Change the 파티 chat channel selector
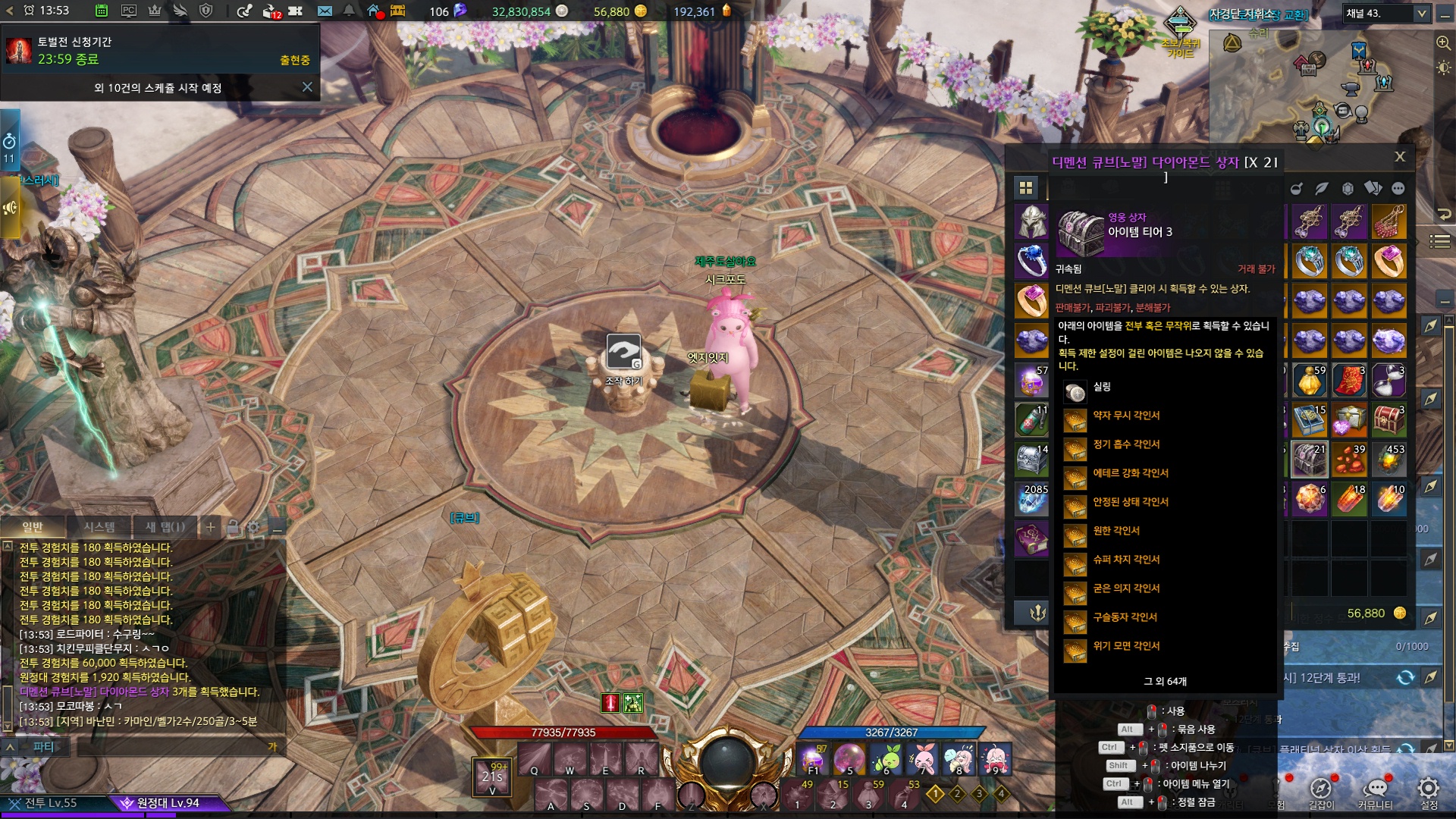 tap(43, 747)
